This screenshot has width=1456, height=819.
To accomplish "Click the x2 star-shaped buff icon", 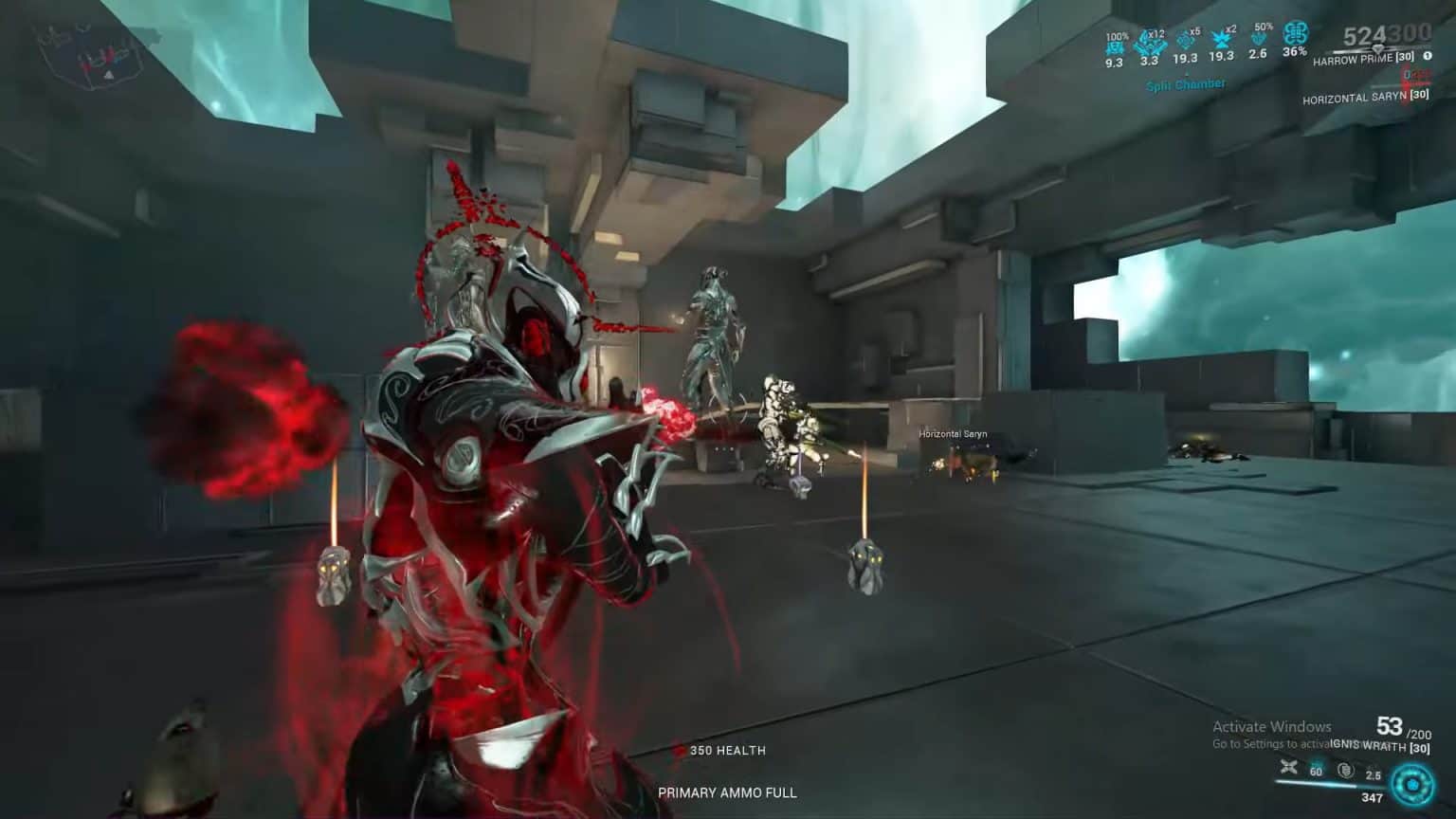I will (1221, 38).
